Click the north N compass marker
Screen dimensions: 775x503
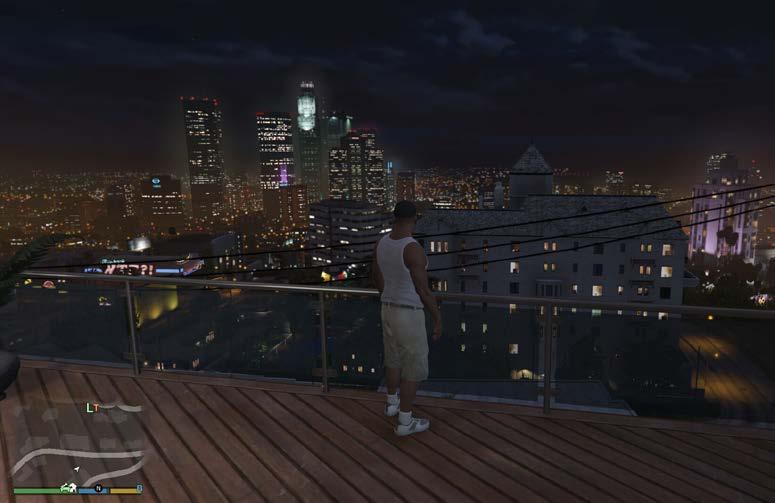[x=99, y=488]
